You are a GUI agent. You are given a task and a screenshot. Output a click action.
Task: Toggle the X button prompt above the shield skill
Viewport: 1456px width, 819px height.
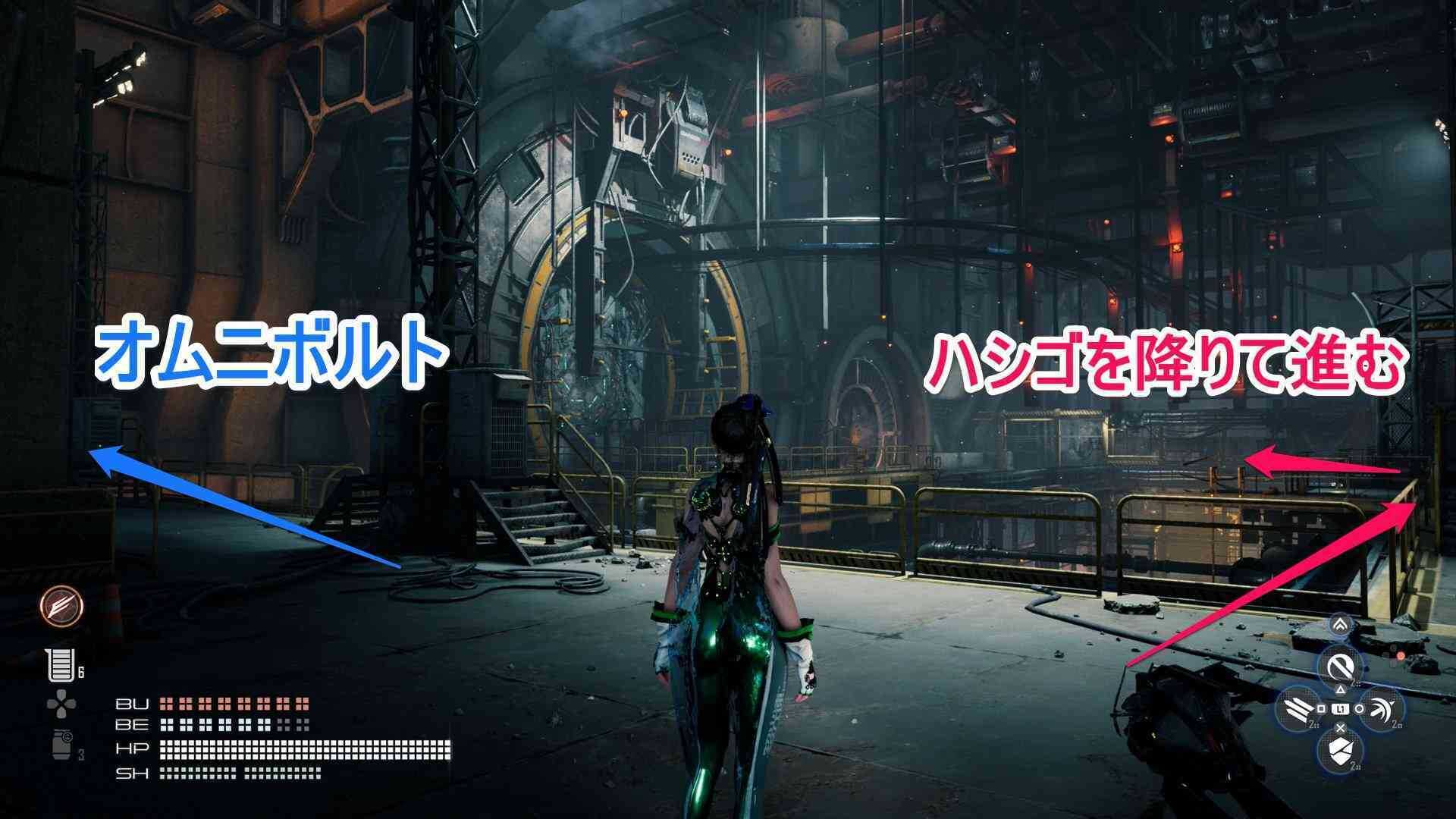pyautogui.click(x=1340, y=728)
